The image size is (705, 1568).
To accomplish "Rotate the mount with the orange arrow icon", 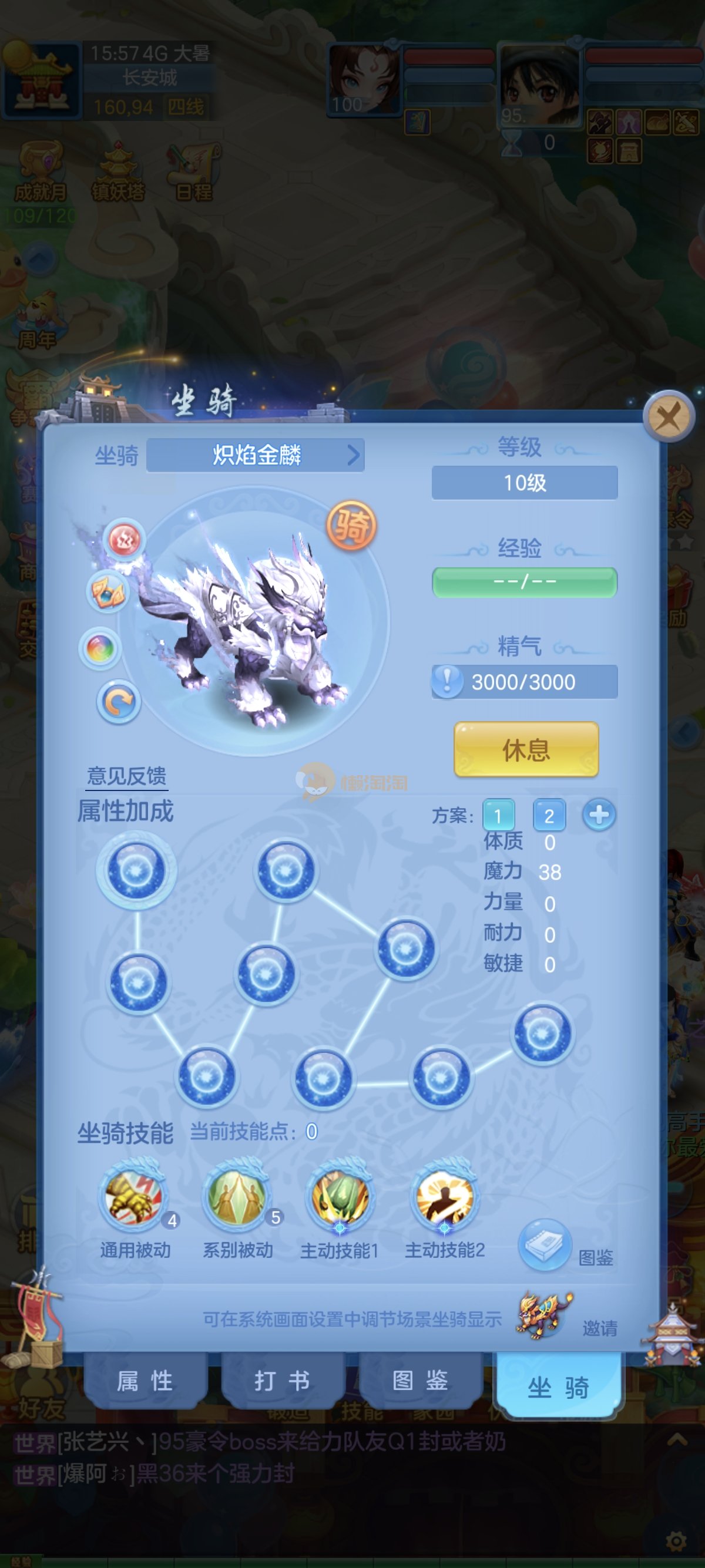I will [119, 702].
